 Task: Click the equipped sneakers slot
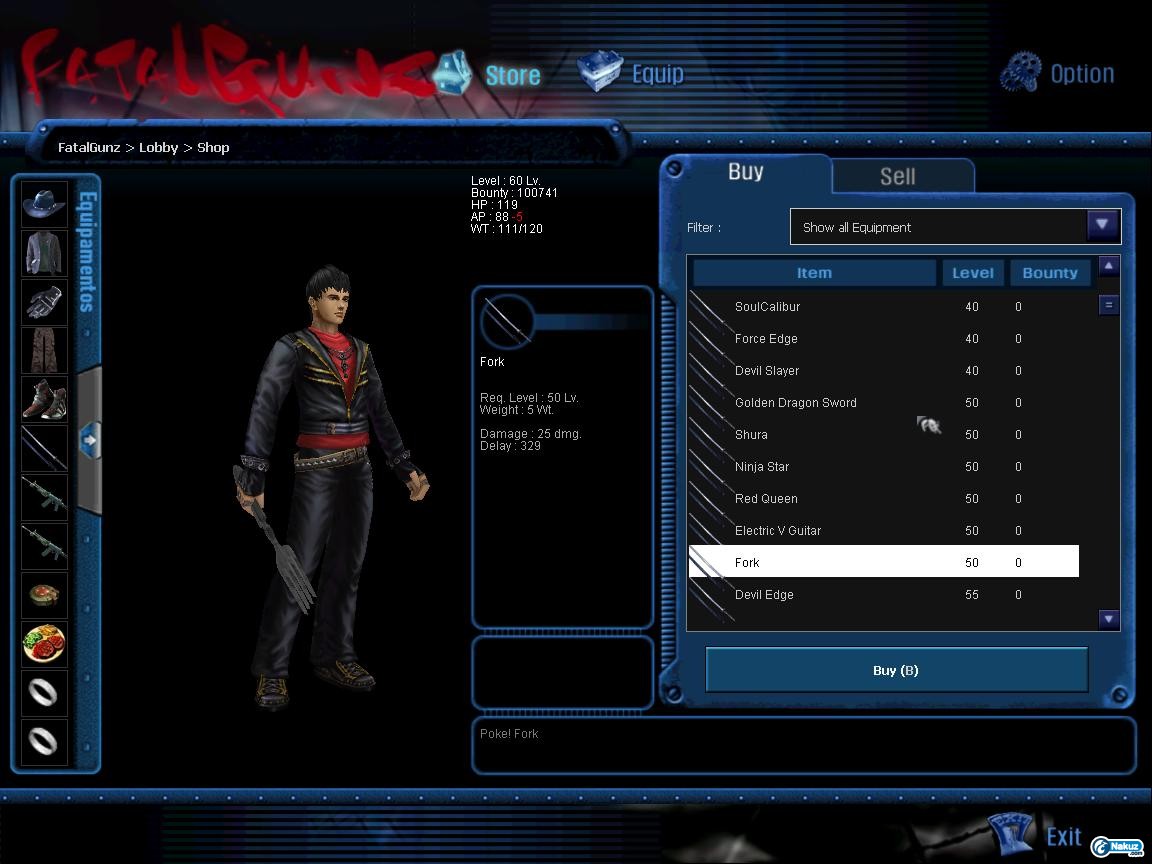pos(44,399)
